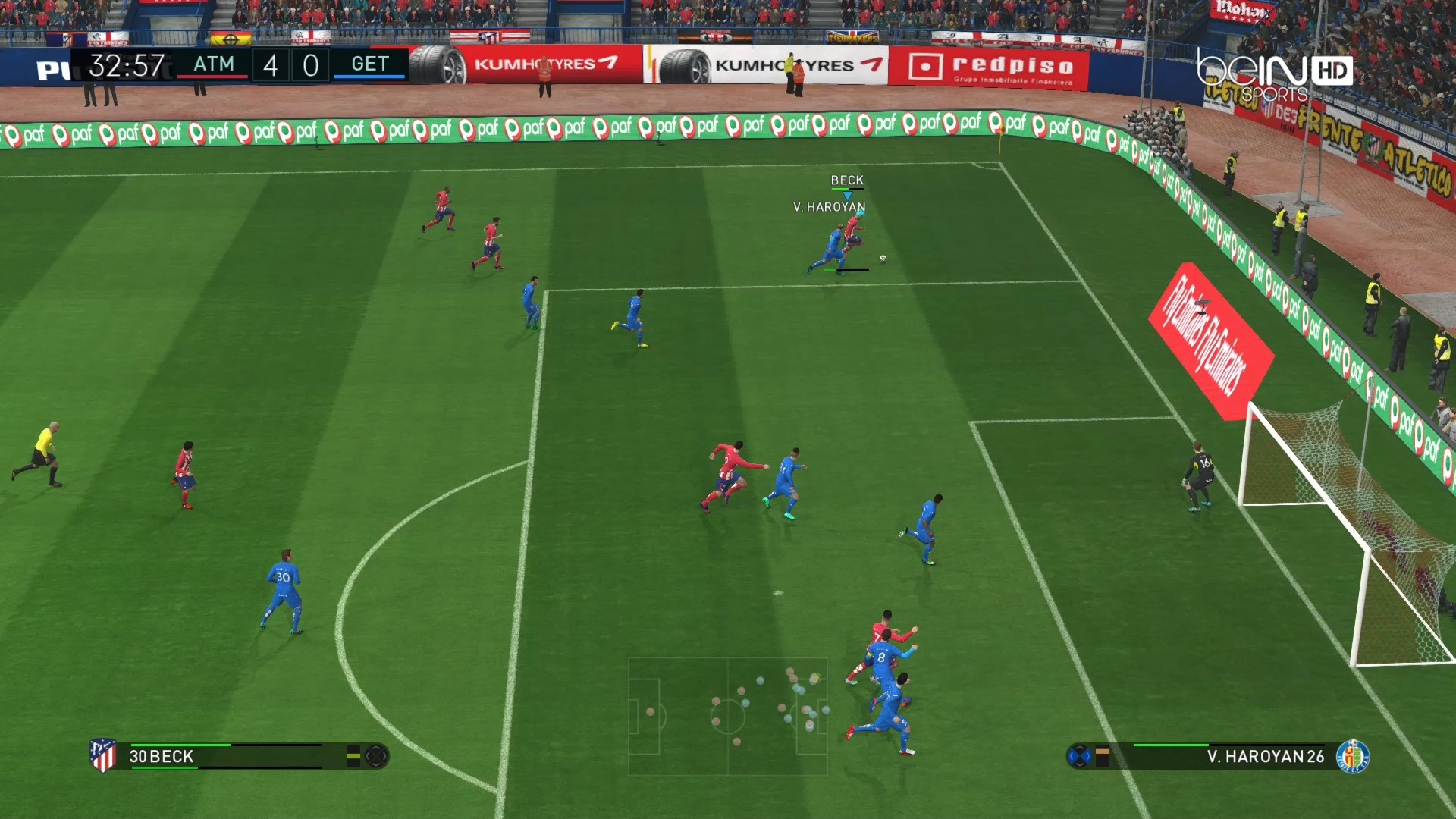This screenshot has height=819, width=1456.
Task: Click the pitch radar minimap
Action: [x=727, y=716]
